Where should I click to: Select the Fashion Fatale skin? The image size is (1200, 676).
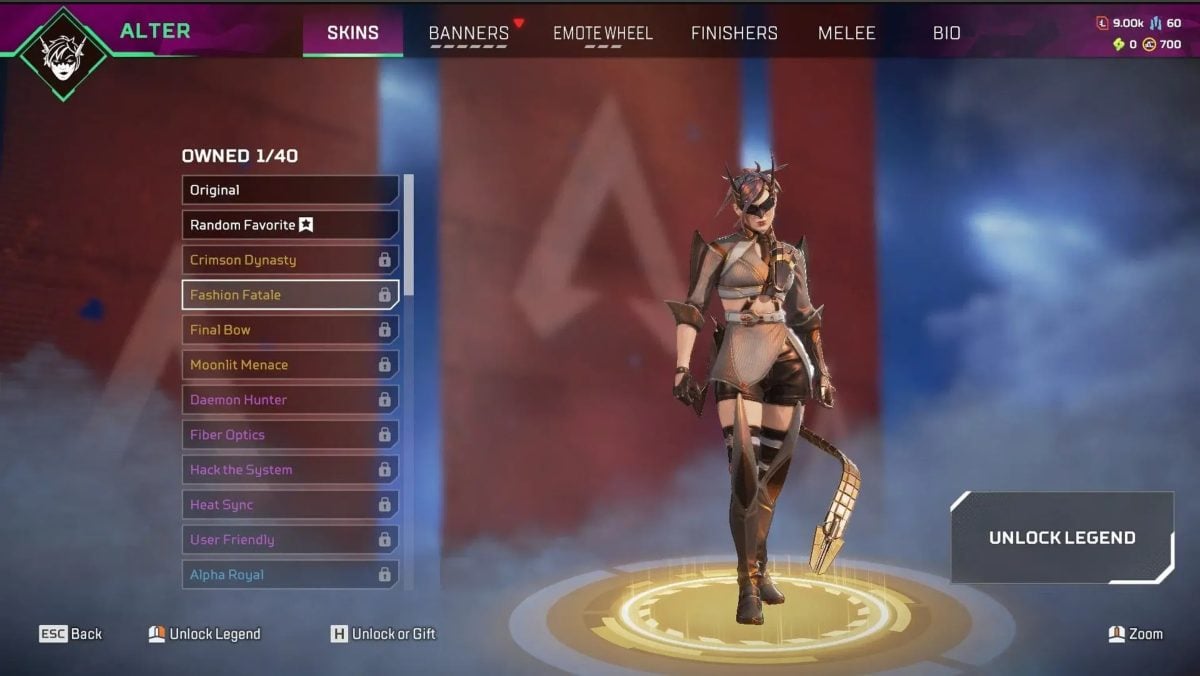[x=290, y=295]
